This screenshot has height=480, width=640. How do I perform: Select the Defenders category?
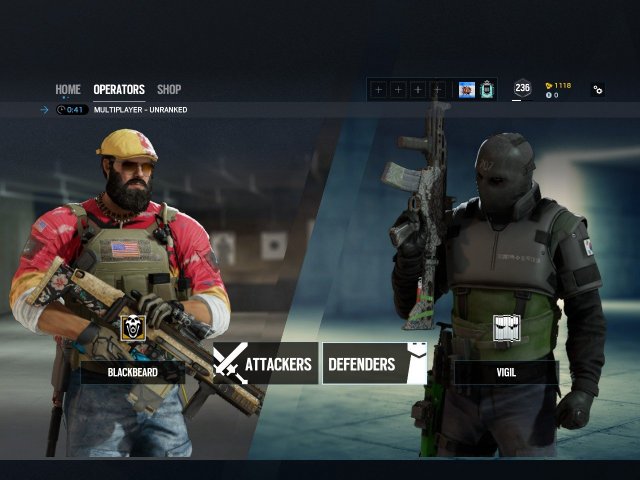tap(374, 364)
